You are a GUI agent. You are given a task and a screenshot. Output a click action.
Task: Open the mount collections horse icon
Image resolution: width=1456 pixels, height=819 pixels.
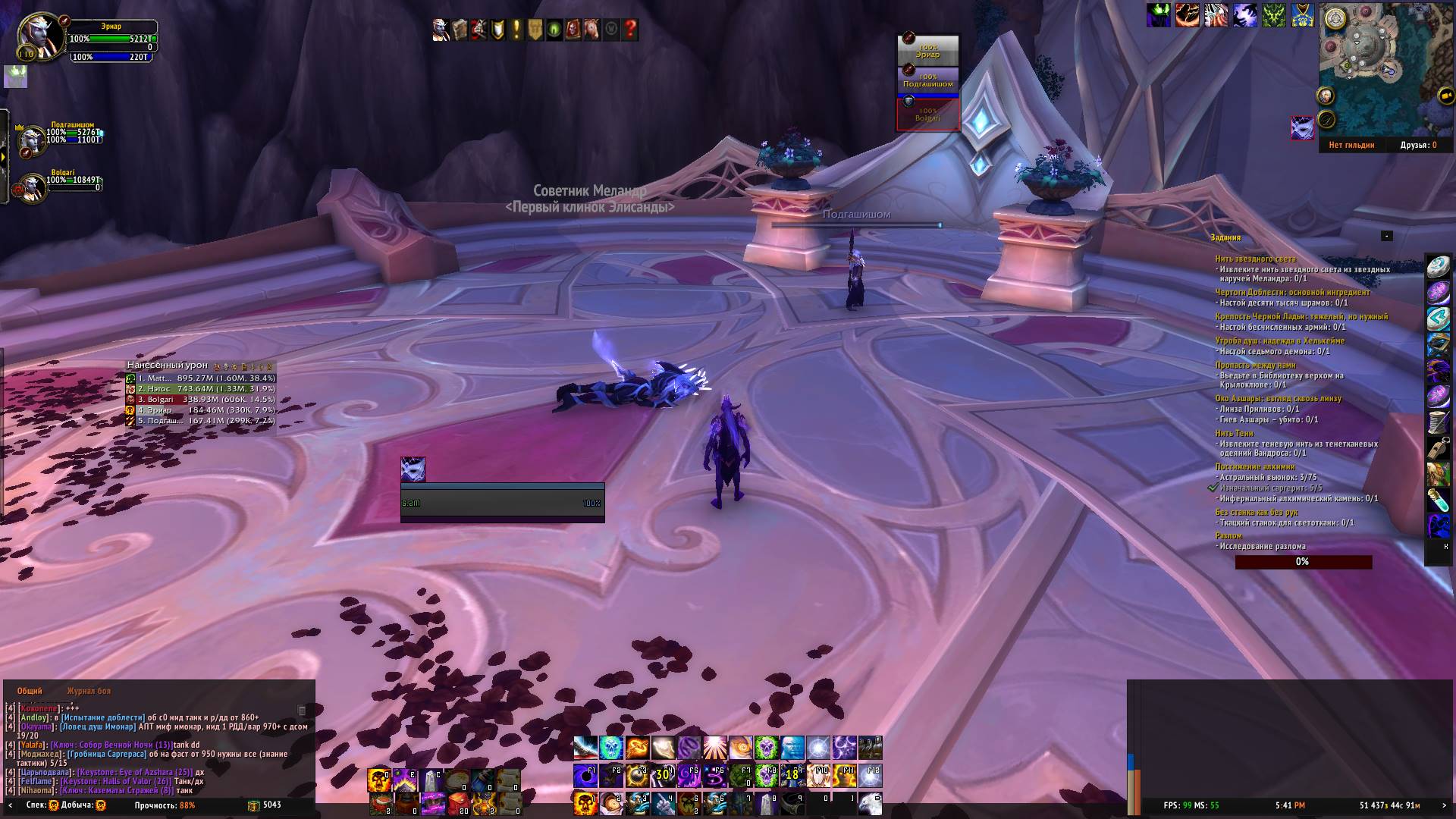pos(591,30)
